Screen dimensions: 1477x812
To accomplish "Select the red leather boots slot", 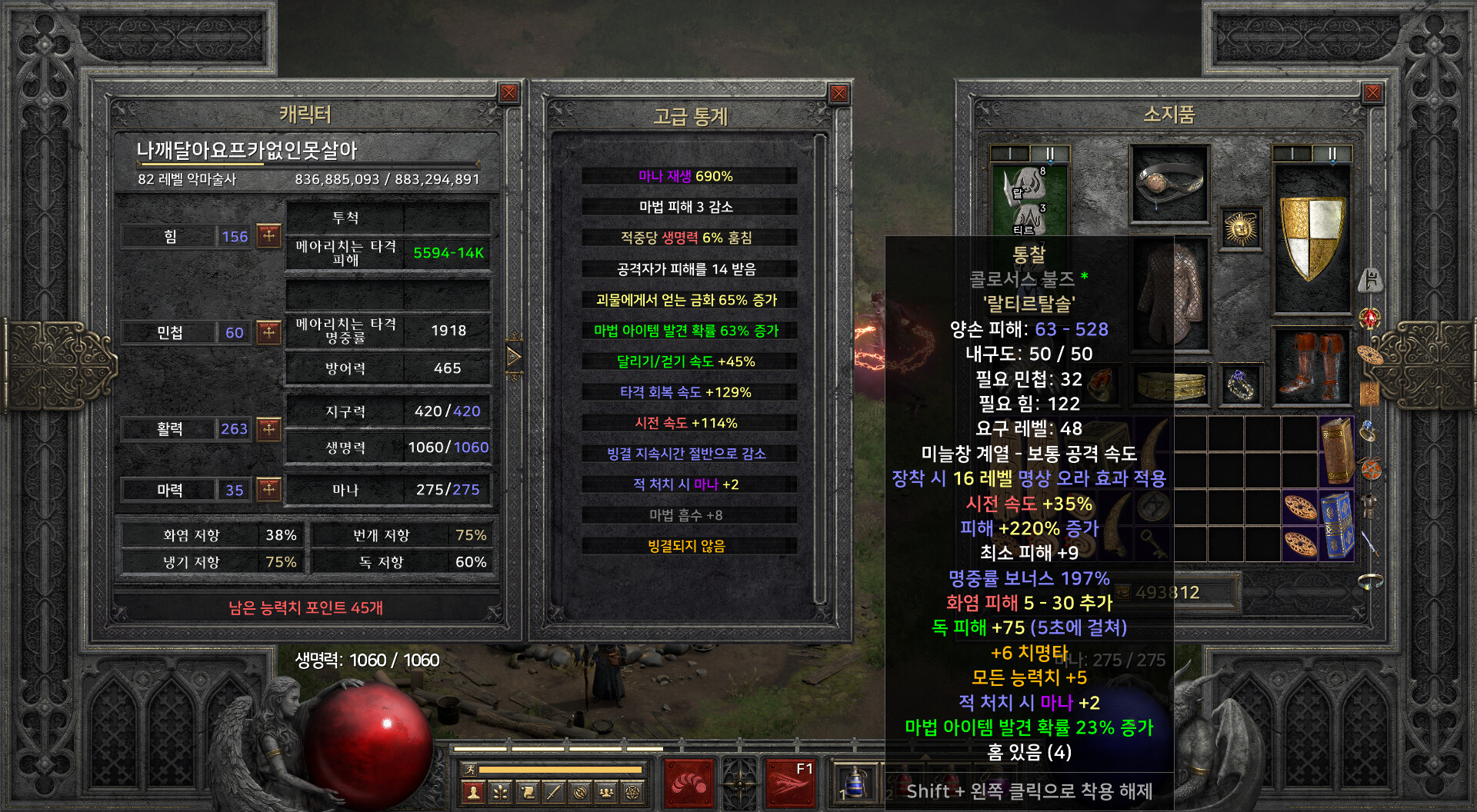I will click(1312, 366).
